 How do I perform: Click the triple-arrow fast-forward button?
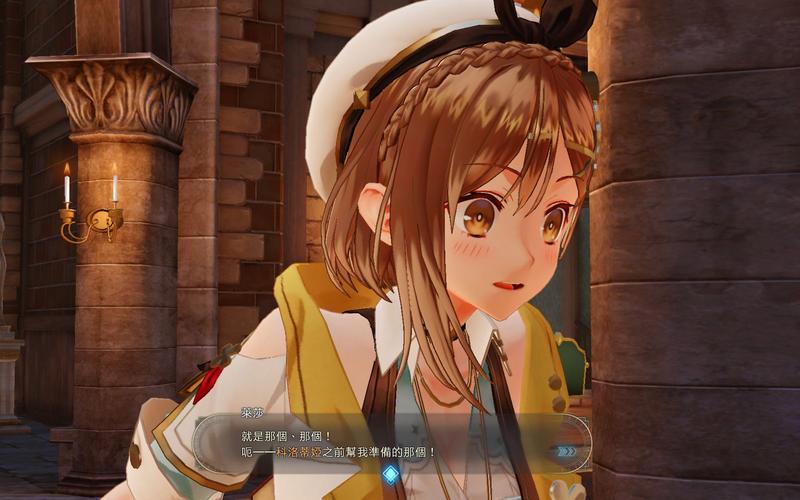[567, 451]
